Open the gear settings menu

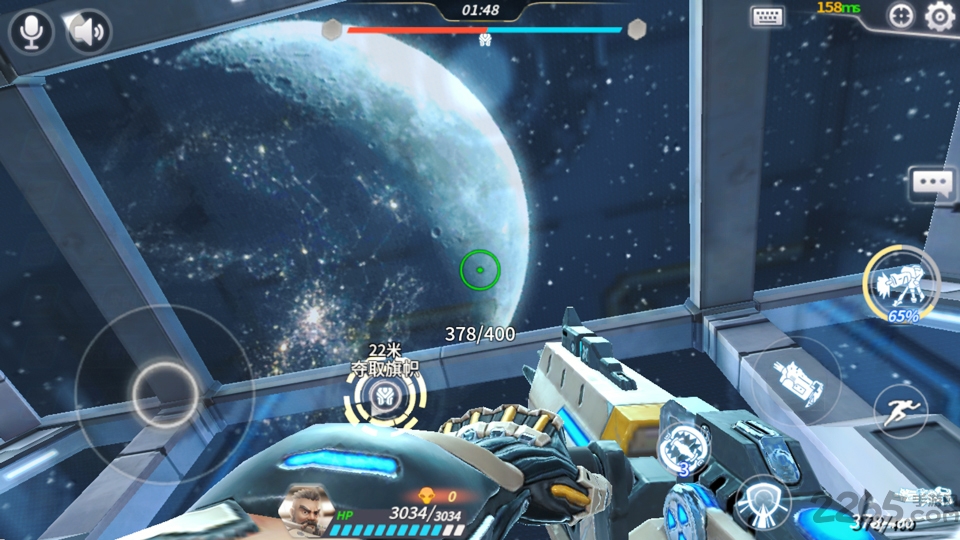click(939, 16)
